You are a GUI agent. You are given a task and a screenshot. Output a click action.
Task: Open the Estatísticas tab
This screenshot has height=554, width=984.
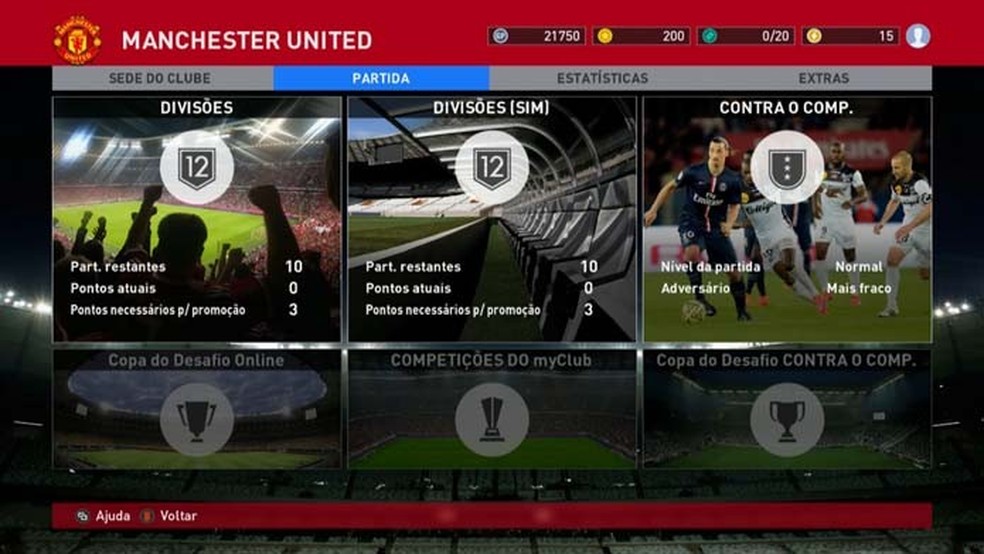(602, 78)
